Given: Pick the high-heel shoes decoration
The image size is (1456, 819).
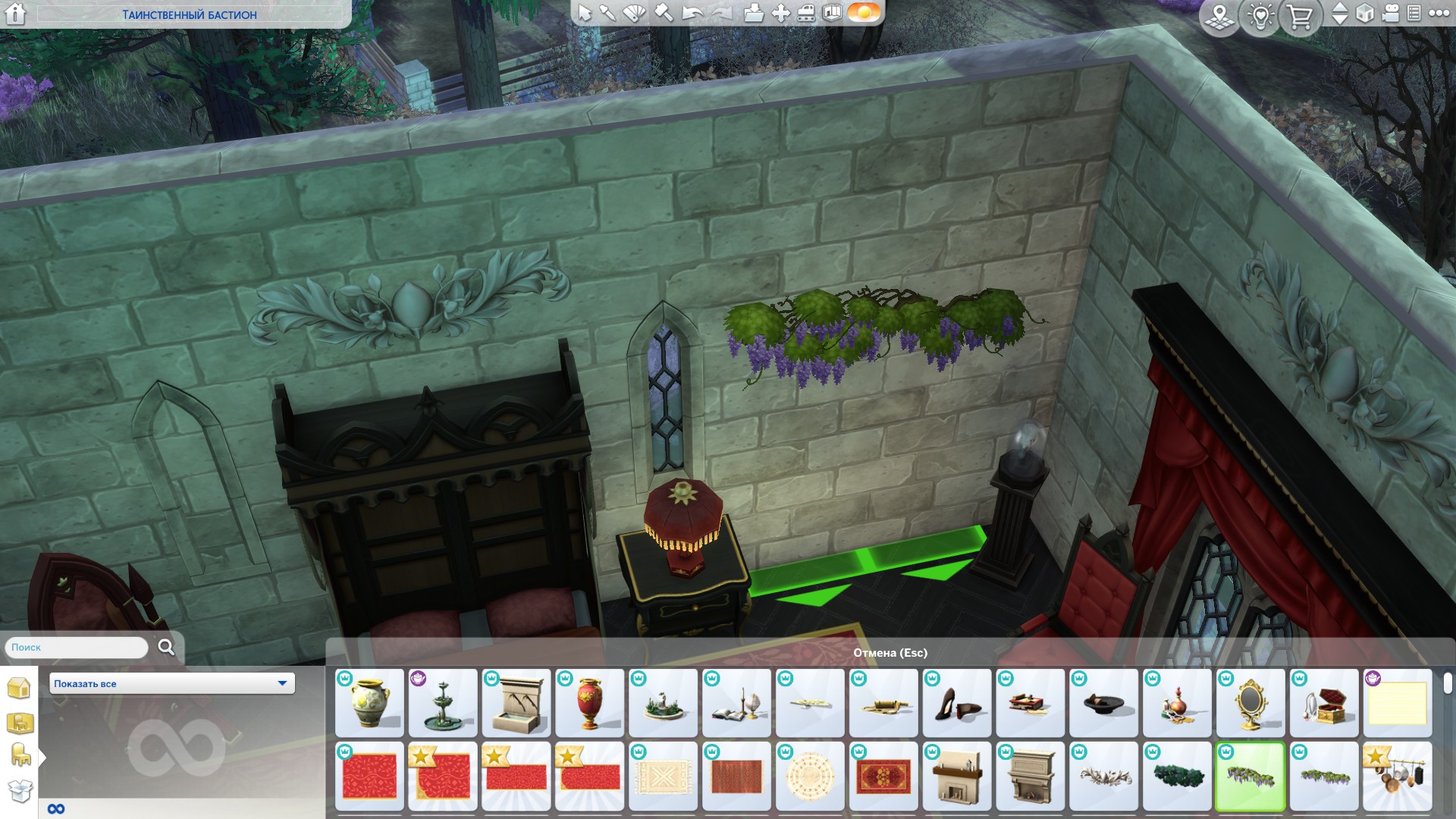Looking at the screenshot, I should 956,703.
